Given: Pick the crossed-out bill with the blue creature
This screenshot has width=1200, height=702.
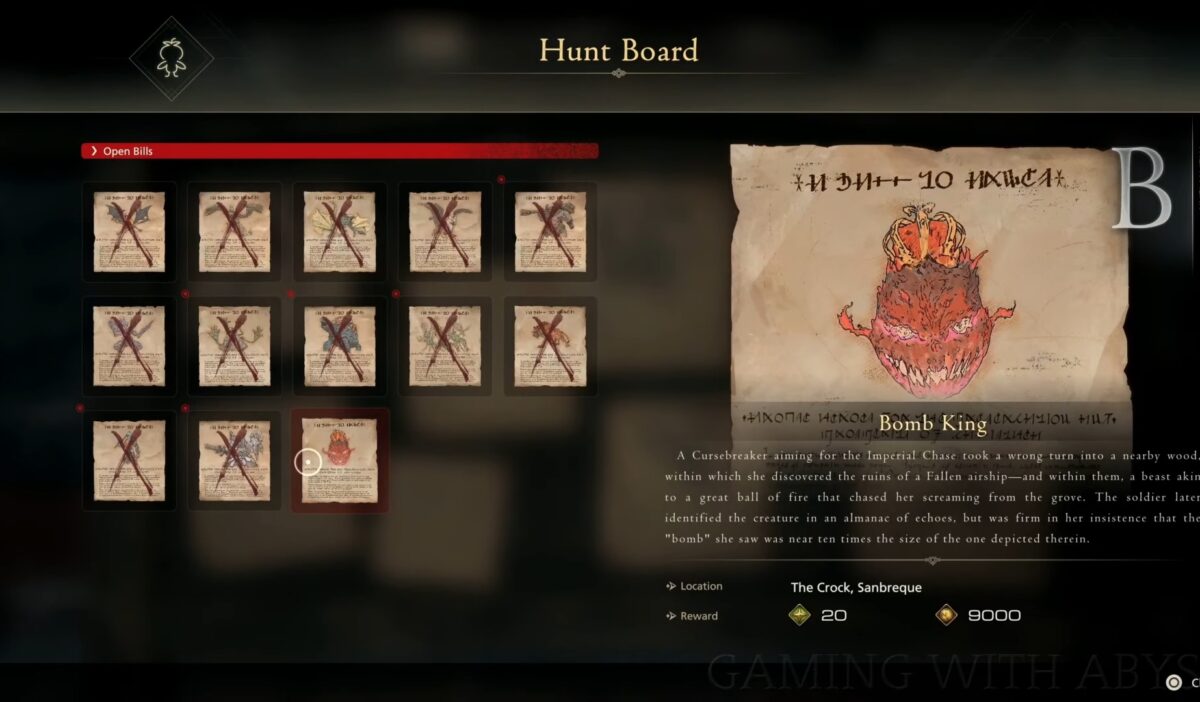Looking at the screenshot, I should [x=340, y=346].
